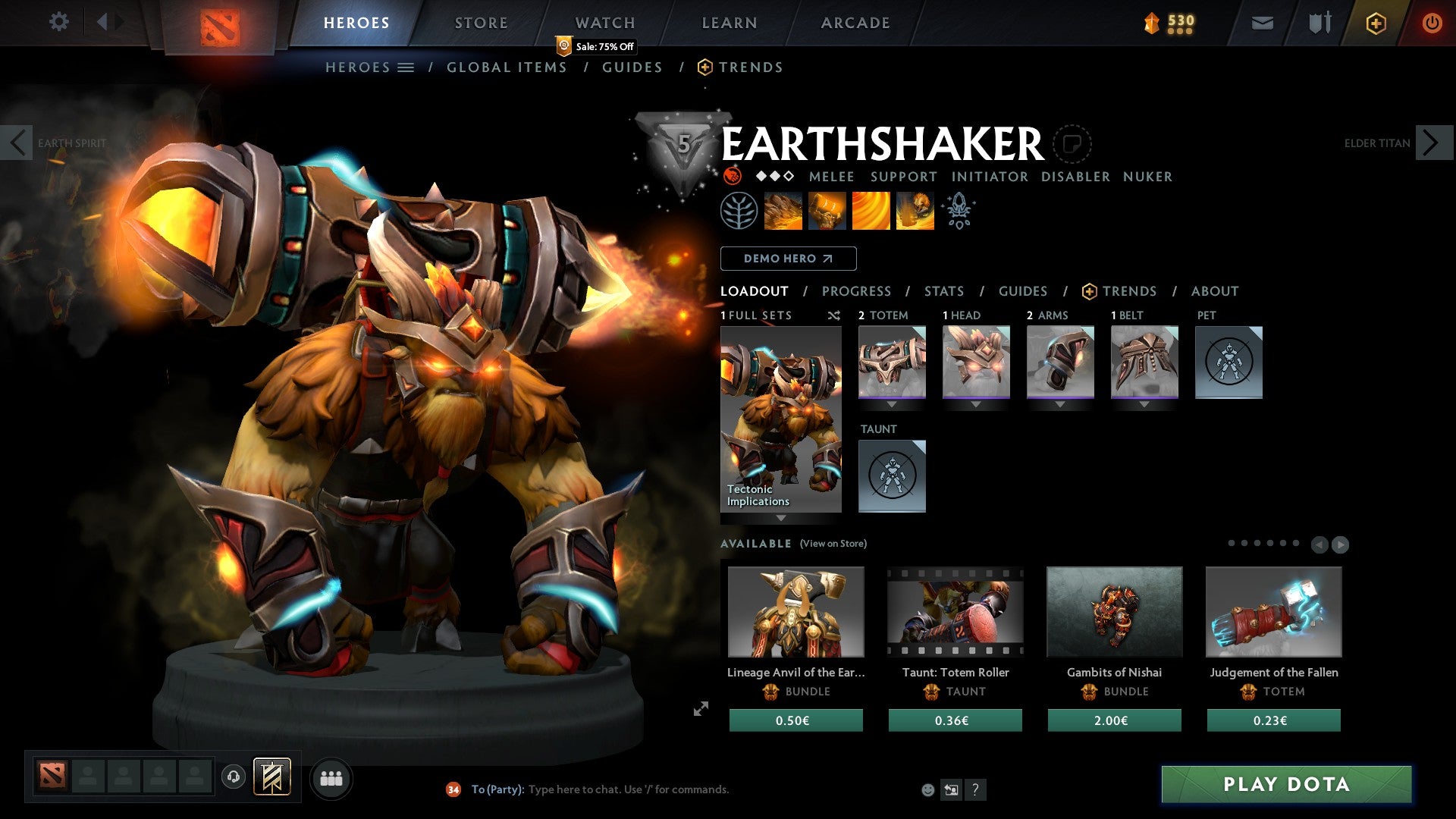
Task: Open the WATCH menu
Action: pos(604,22)
